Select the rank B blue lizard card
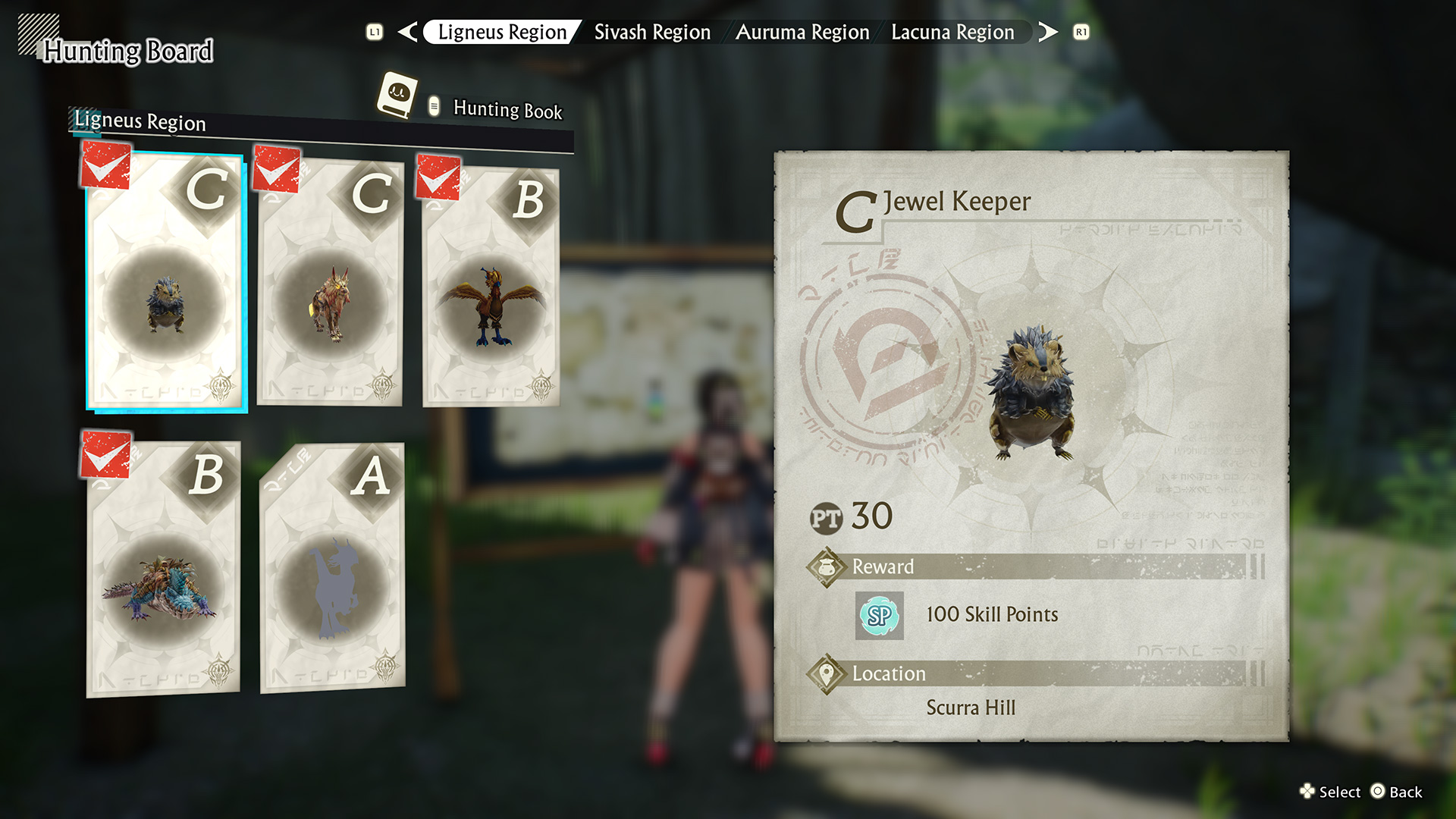1456x819 pixels. point(163,569)
